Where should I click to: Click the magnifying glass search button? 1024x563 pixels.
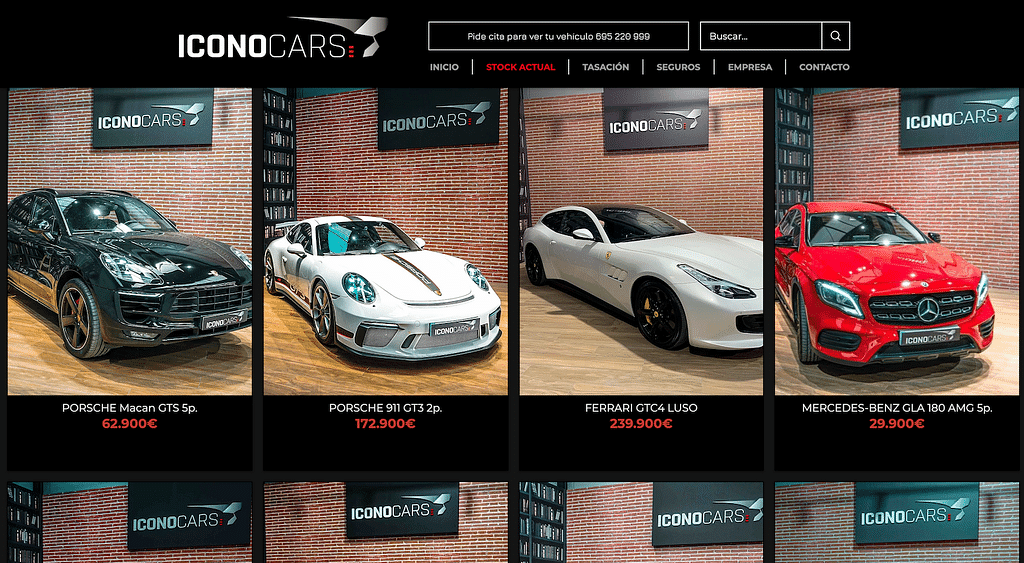pyautogui.click(x=836, y=36)
